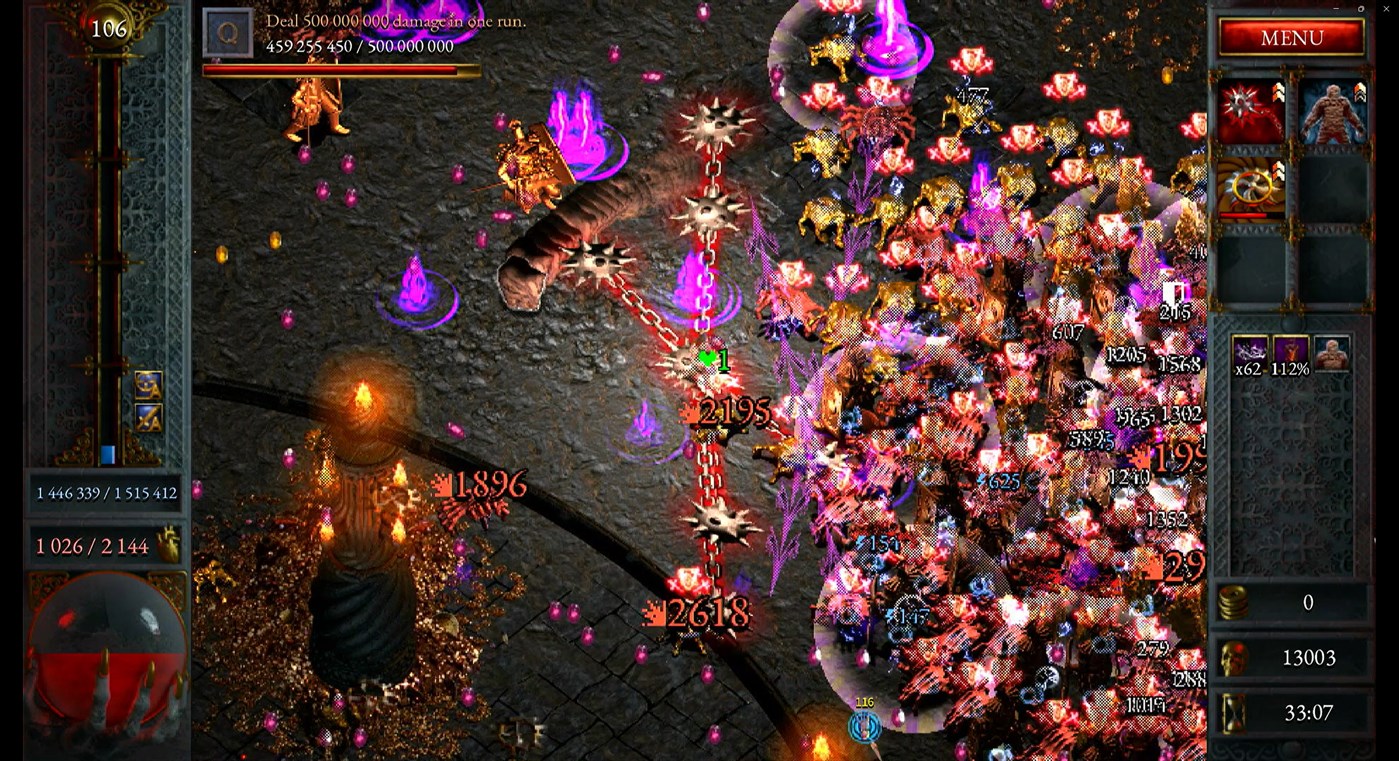The width and height of the screenshot is (1399, 761).
Task: Click the upgrade chevrons on the golem ability
Action: coord(1362,90)
